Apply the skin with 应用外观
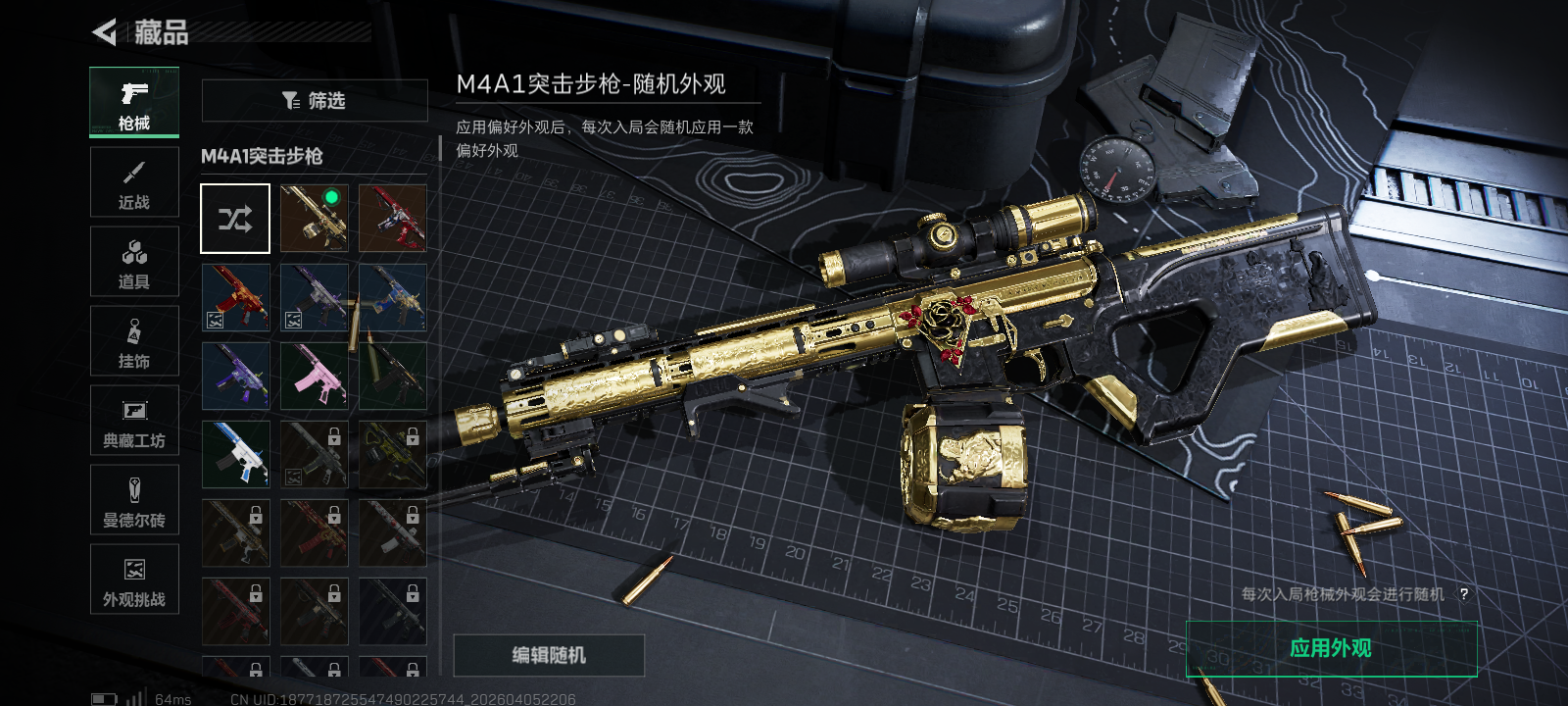 point(1331,648)
